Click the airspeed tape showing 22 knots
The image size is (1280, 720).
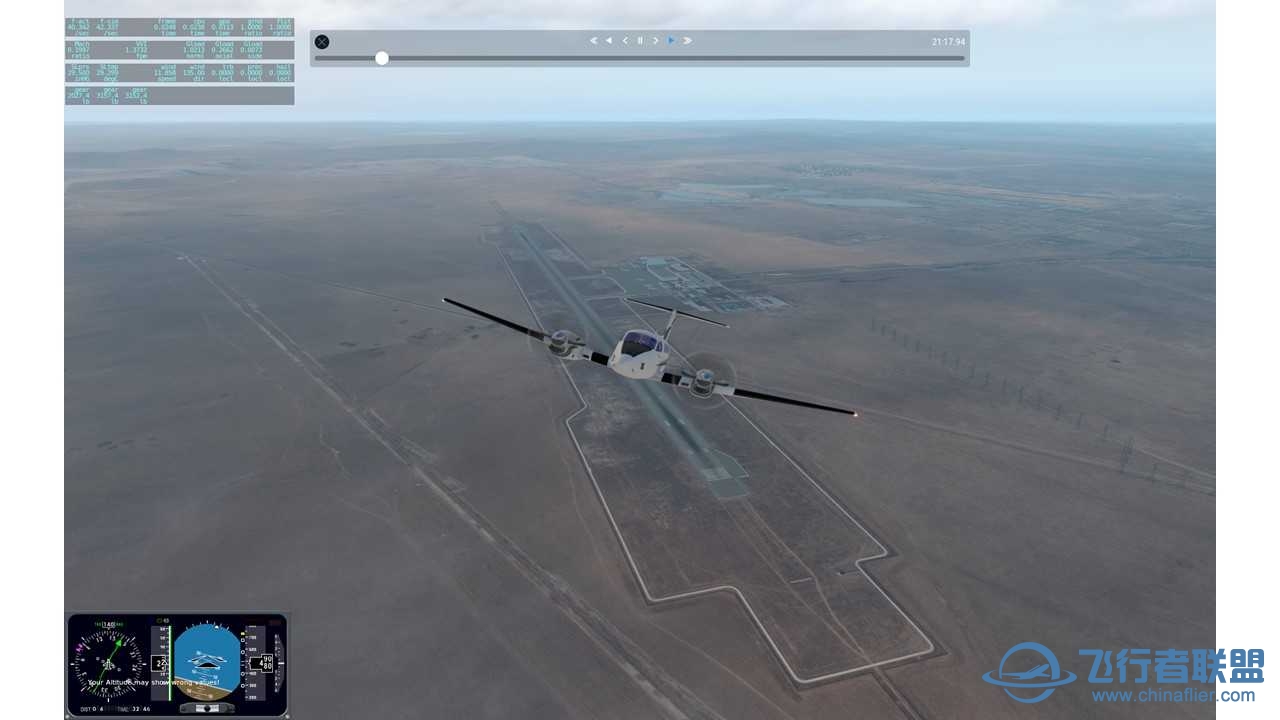click(x=158, y=662)
